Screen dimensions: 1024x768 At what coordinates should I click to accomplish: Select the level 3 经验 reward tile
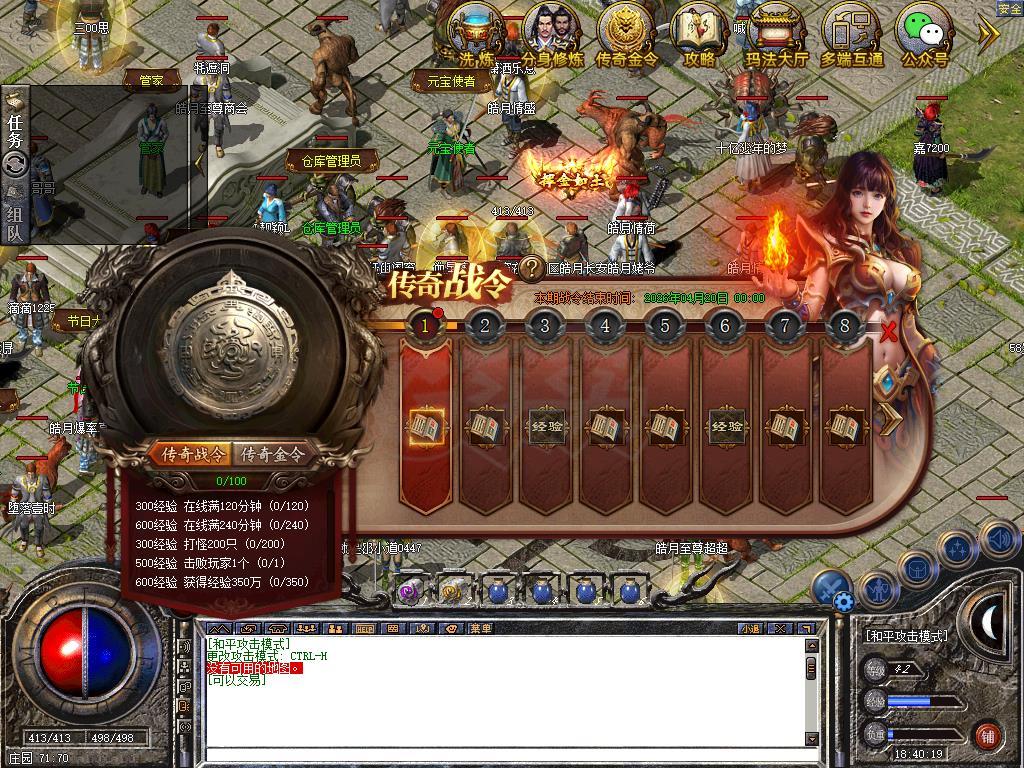(x=545, y=427)
